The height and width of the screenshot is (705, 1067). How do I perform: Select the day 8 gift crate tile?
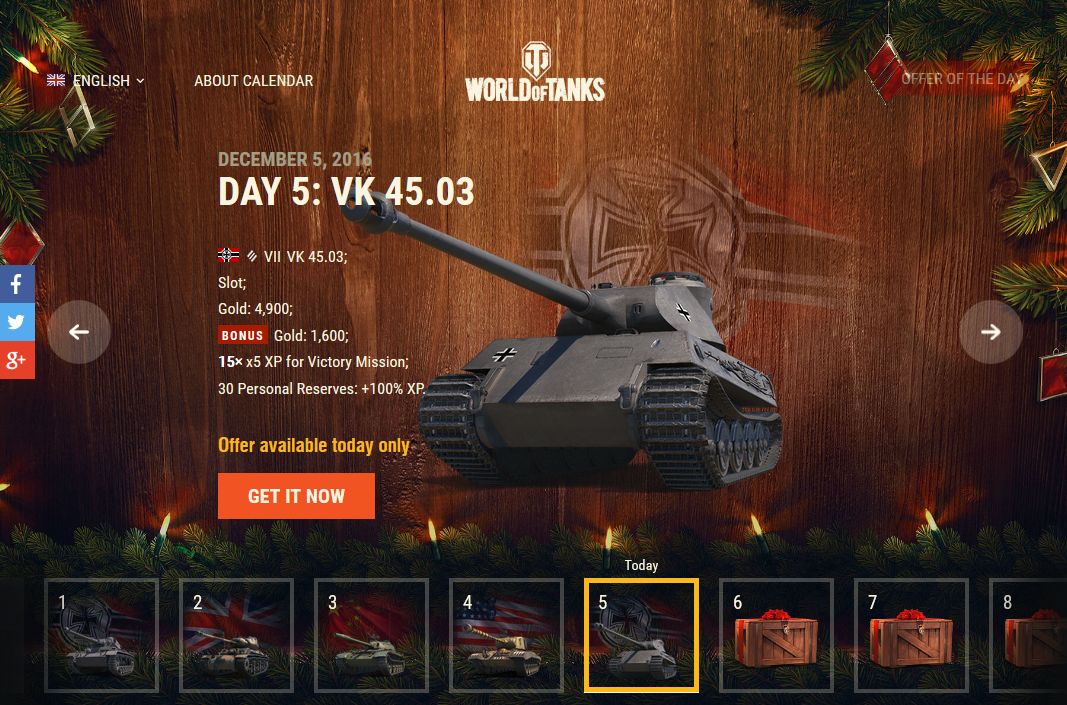(1030, 635)
